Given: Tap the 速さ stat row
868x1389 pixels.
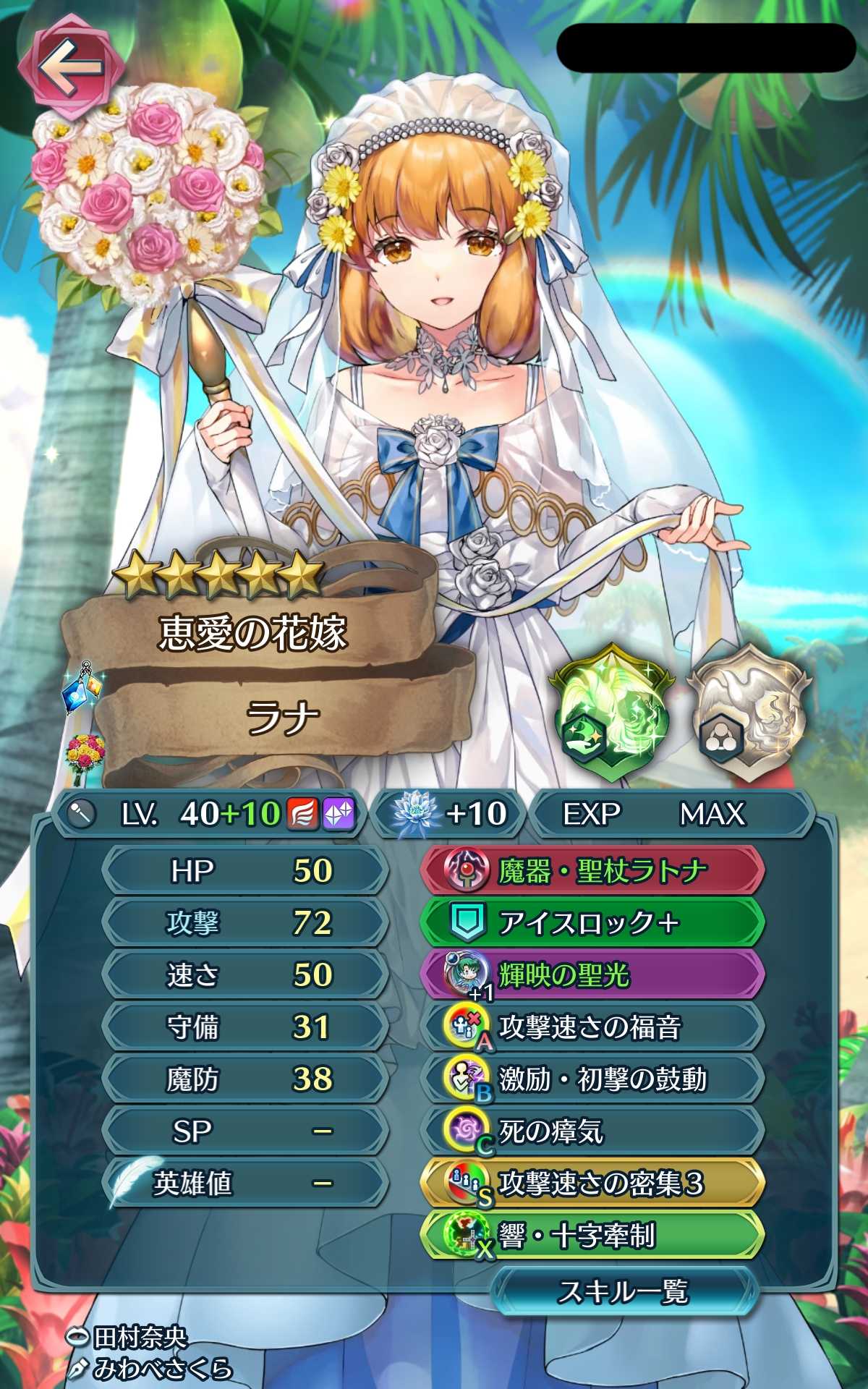Looking at the screenshot, I should tap(244, 975).
